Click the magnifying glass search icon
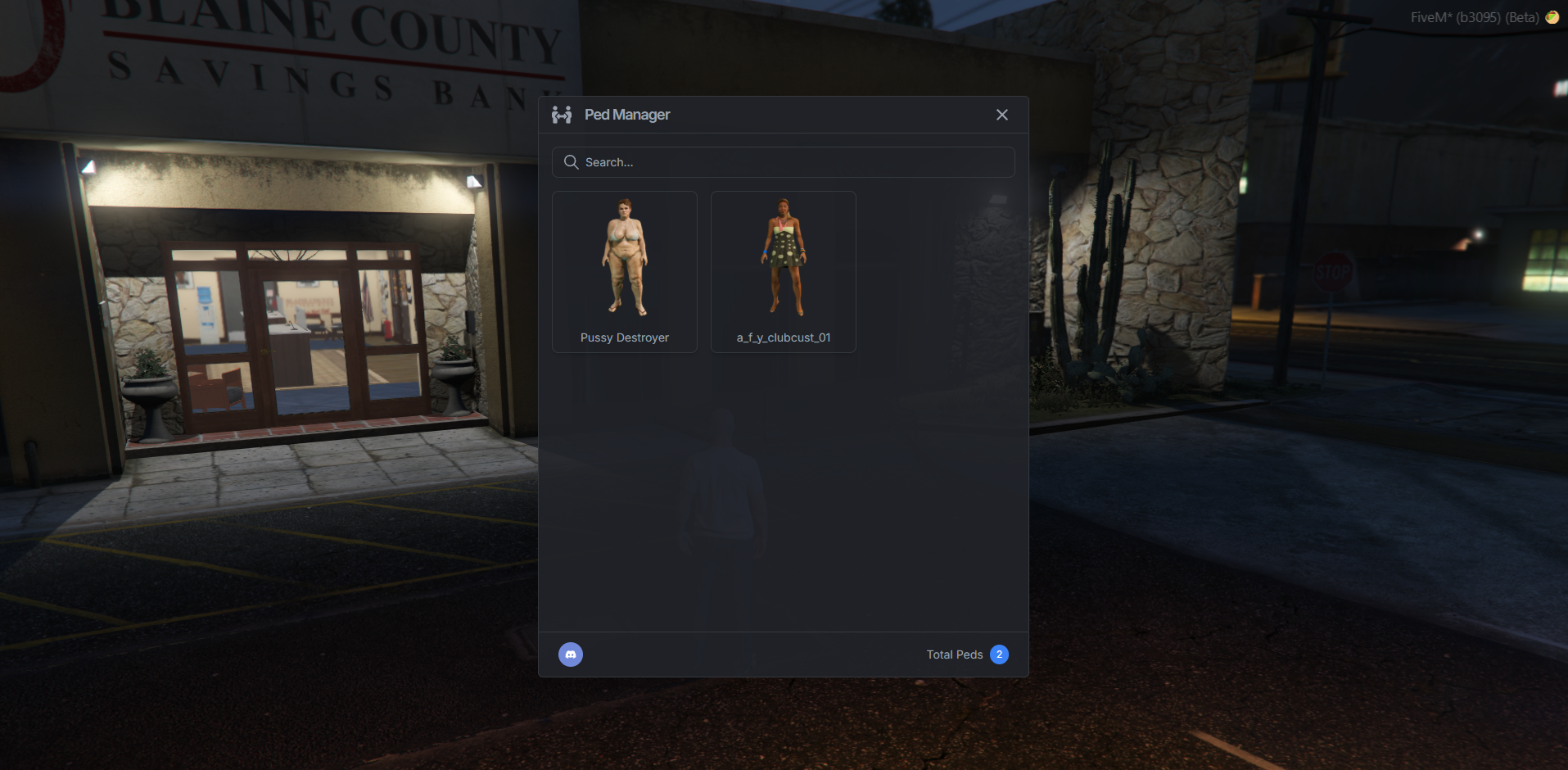Screen dimensions: 1568x770 click(x=571, y=162)
